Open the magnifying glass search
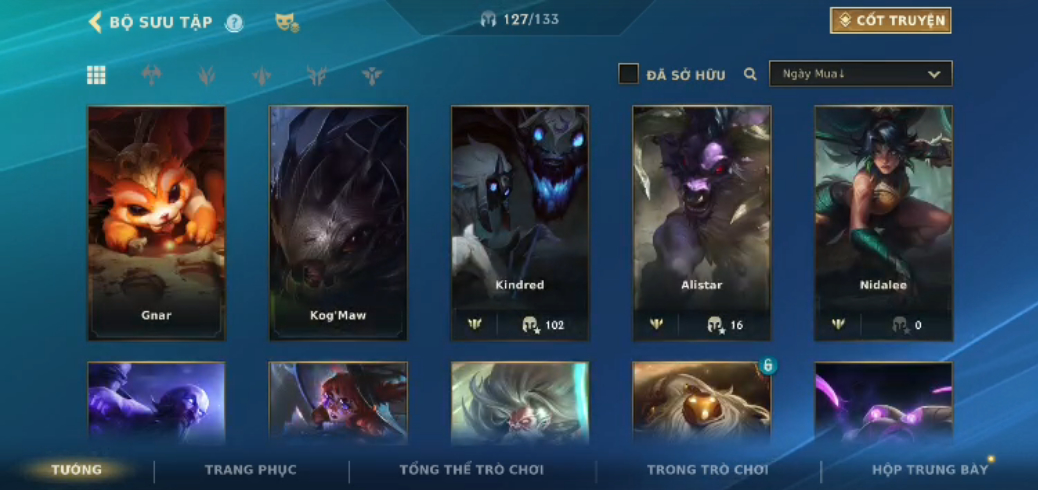The width and height of the screenshot is (1038, 490). [750, 74]
